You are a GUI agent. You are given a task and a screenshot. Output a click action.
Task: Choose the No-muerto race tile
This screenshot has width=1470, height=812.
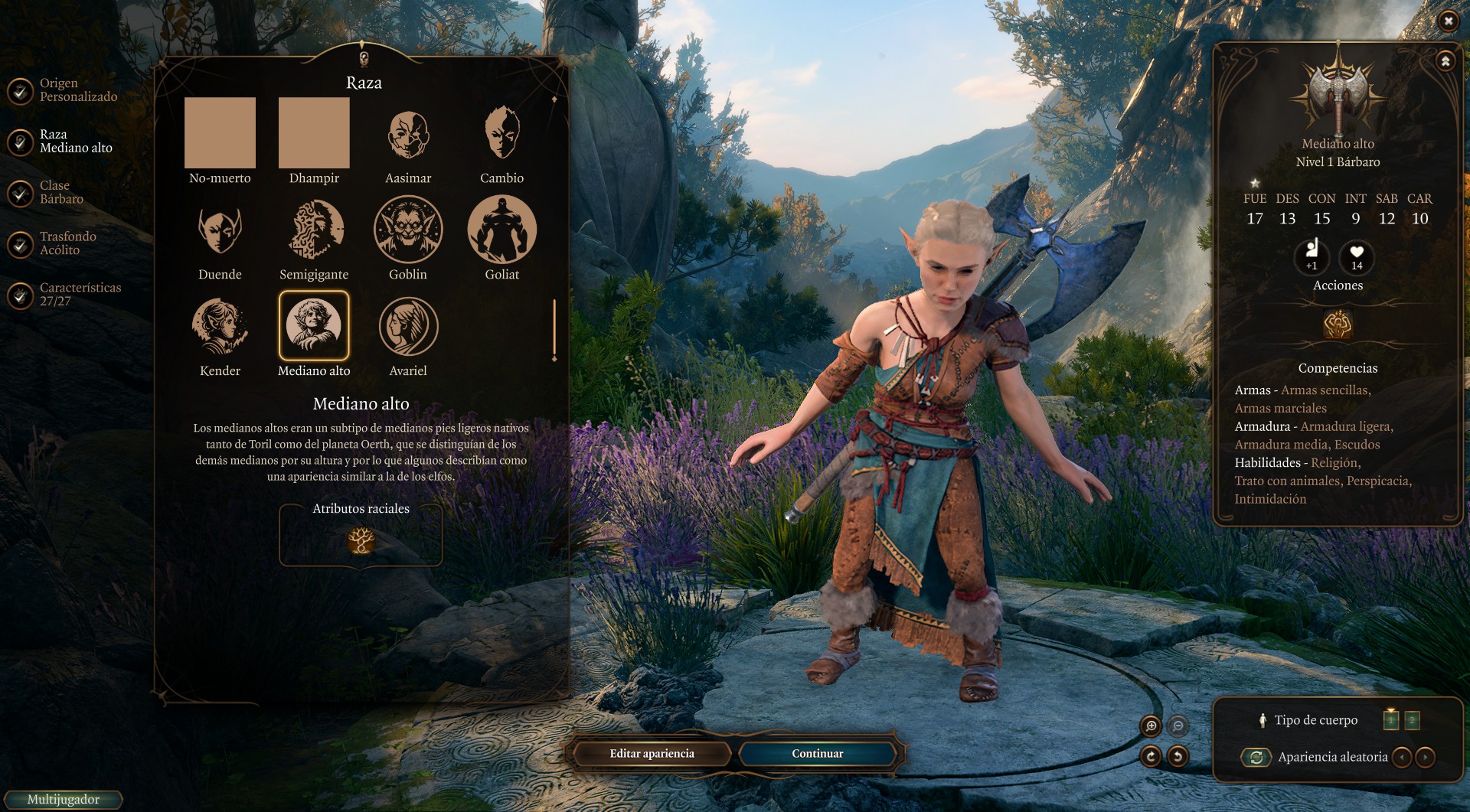point(220,133)
